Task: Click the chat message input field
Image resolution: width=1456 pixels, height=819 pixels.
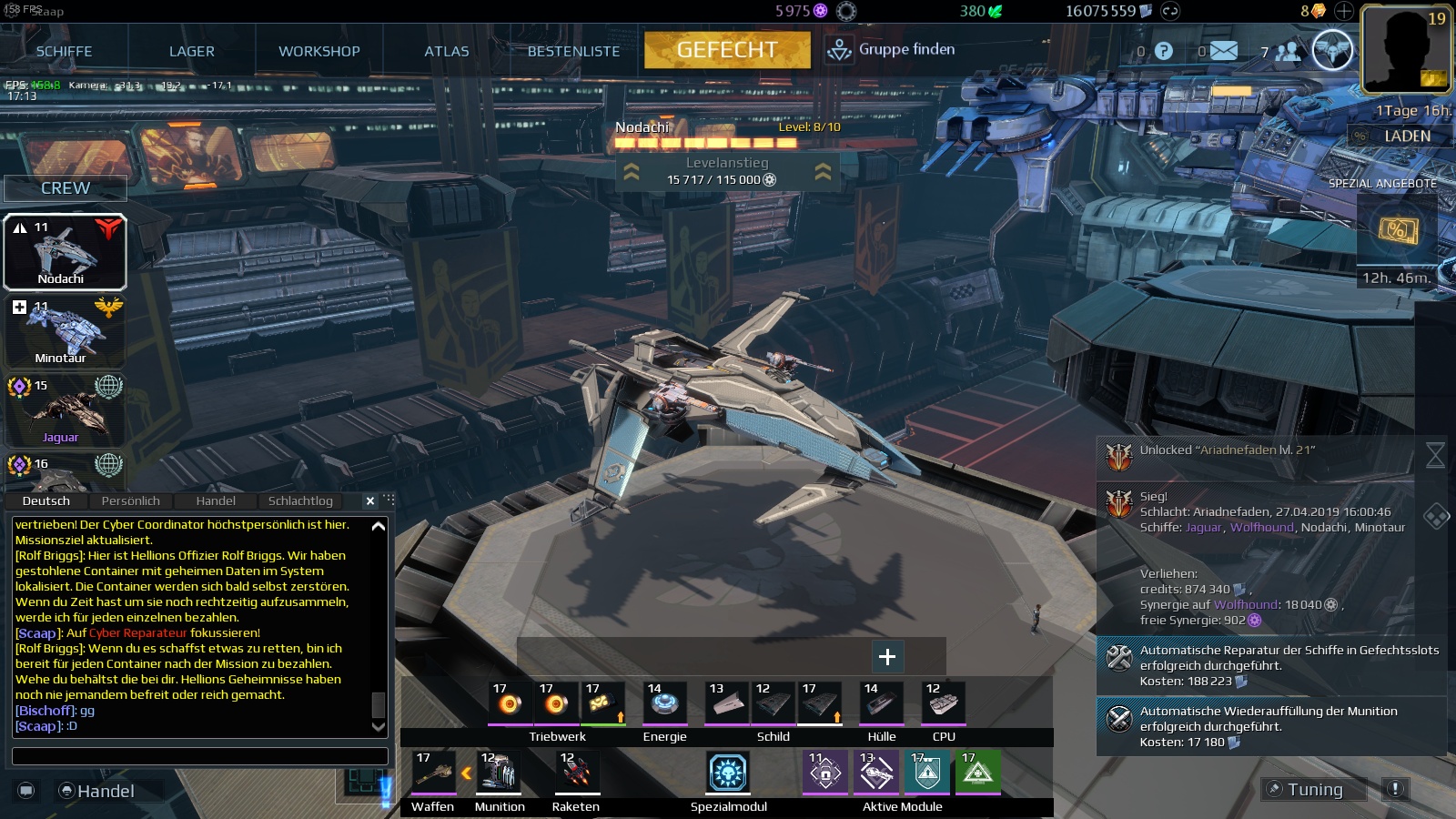Action: [199, 756]
